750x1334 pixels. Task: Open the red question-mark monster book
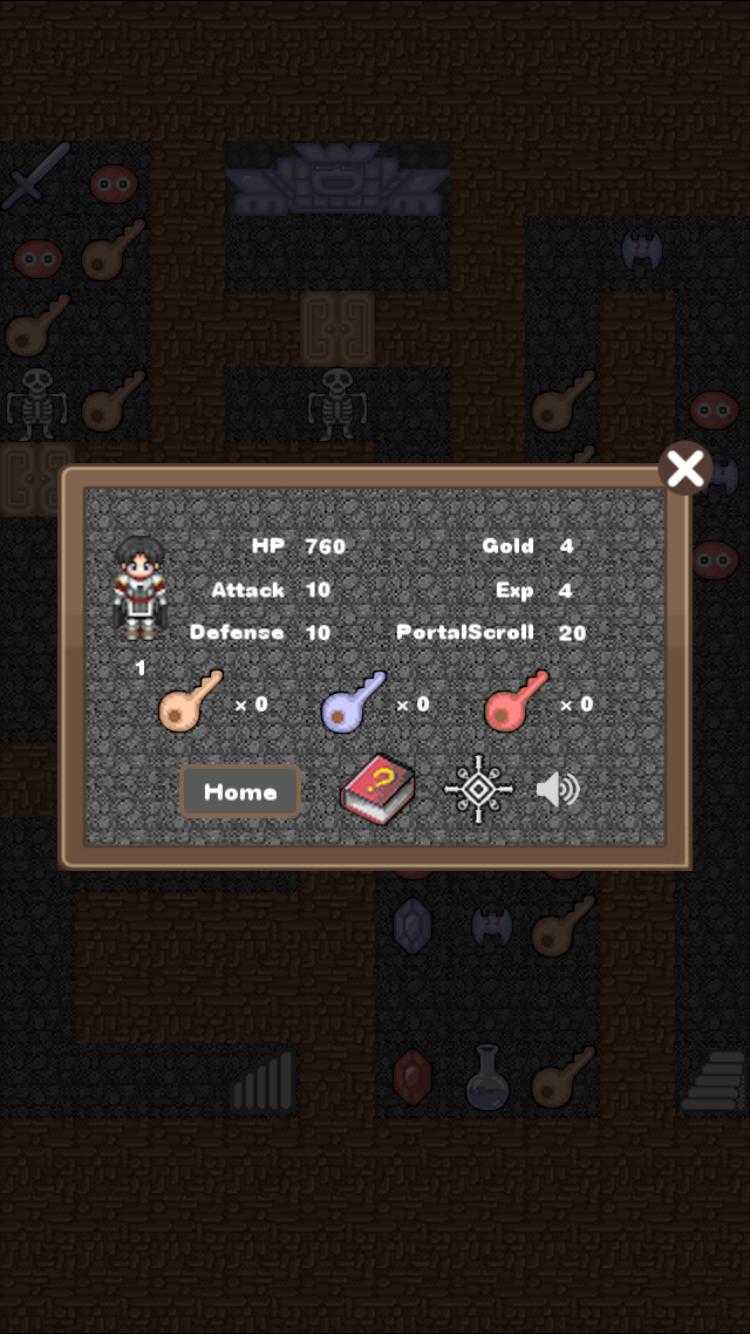(x=377, y=791)
